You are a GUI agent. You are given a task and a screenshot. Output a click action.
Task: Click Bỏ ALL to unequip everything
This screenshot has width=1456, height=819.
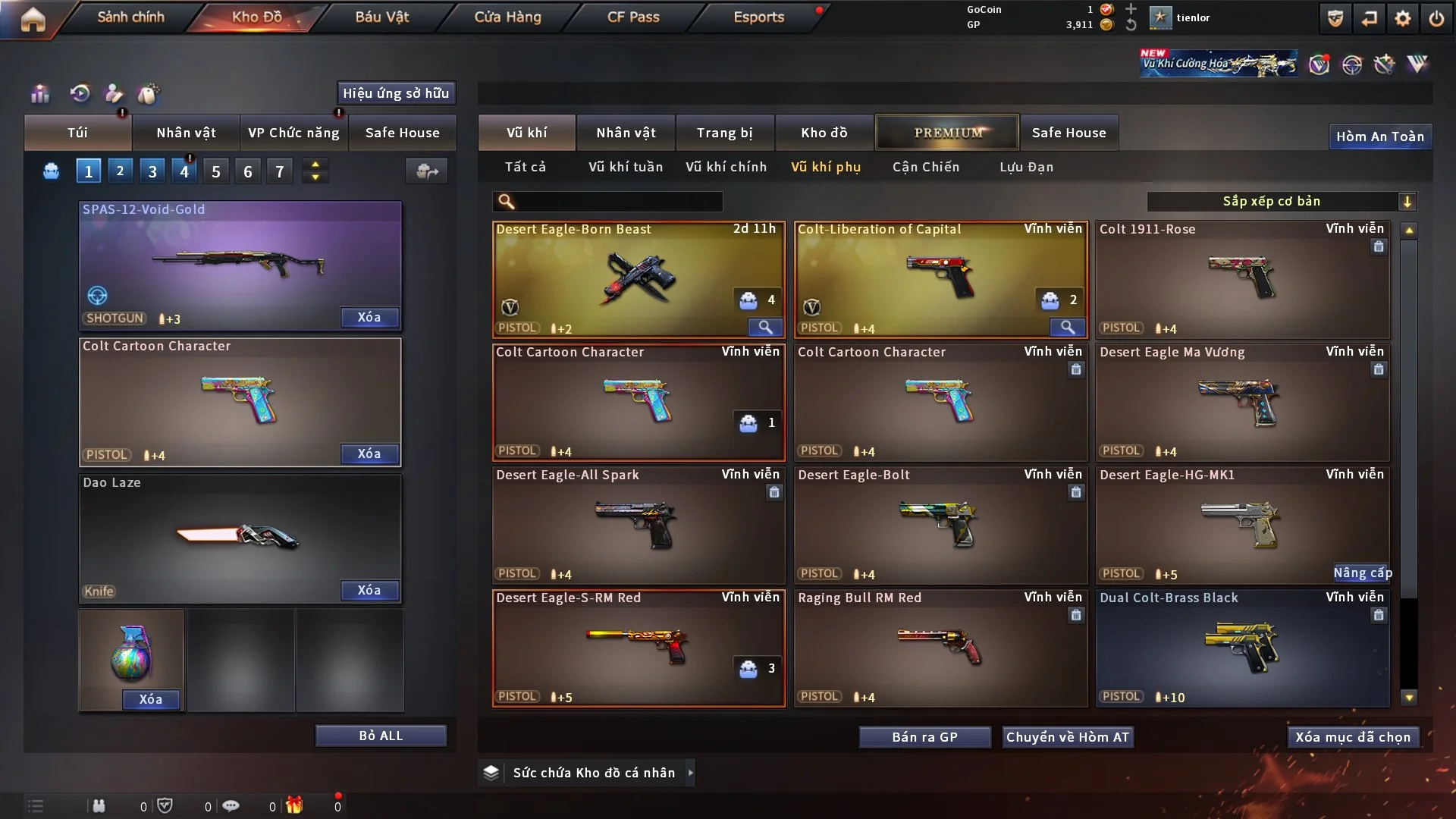click(x=381, y=736)
